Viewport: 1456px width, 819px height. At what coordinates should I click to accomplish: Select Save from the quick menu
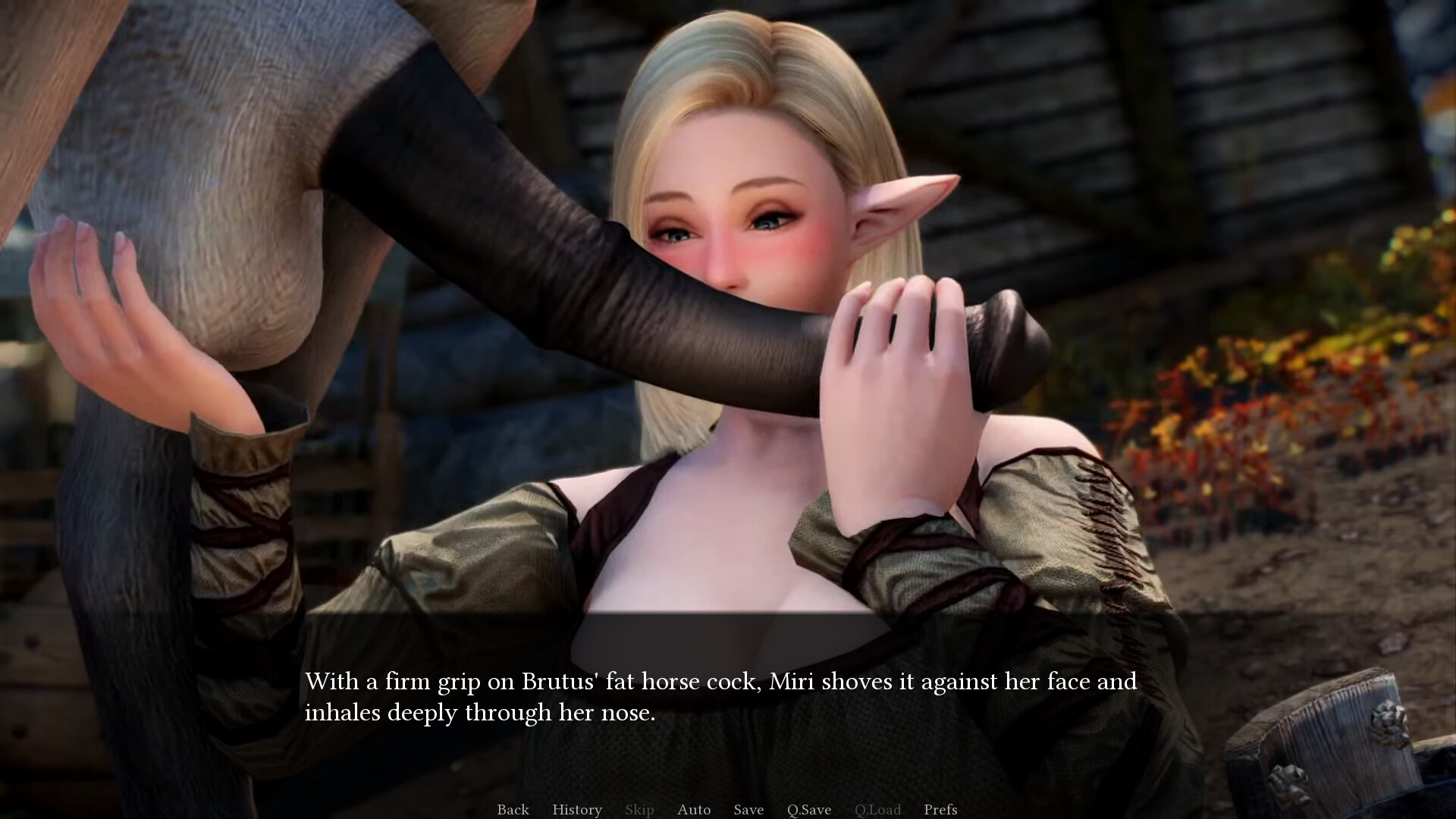point(748,810)
